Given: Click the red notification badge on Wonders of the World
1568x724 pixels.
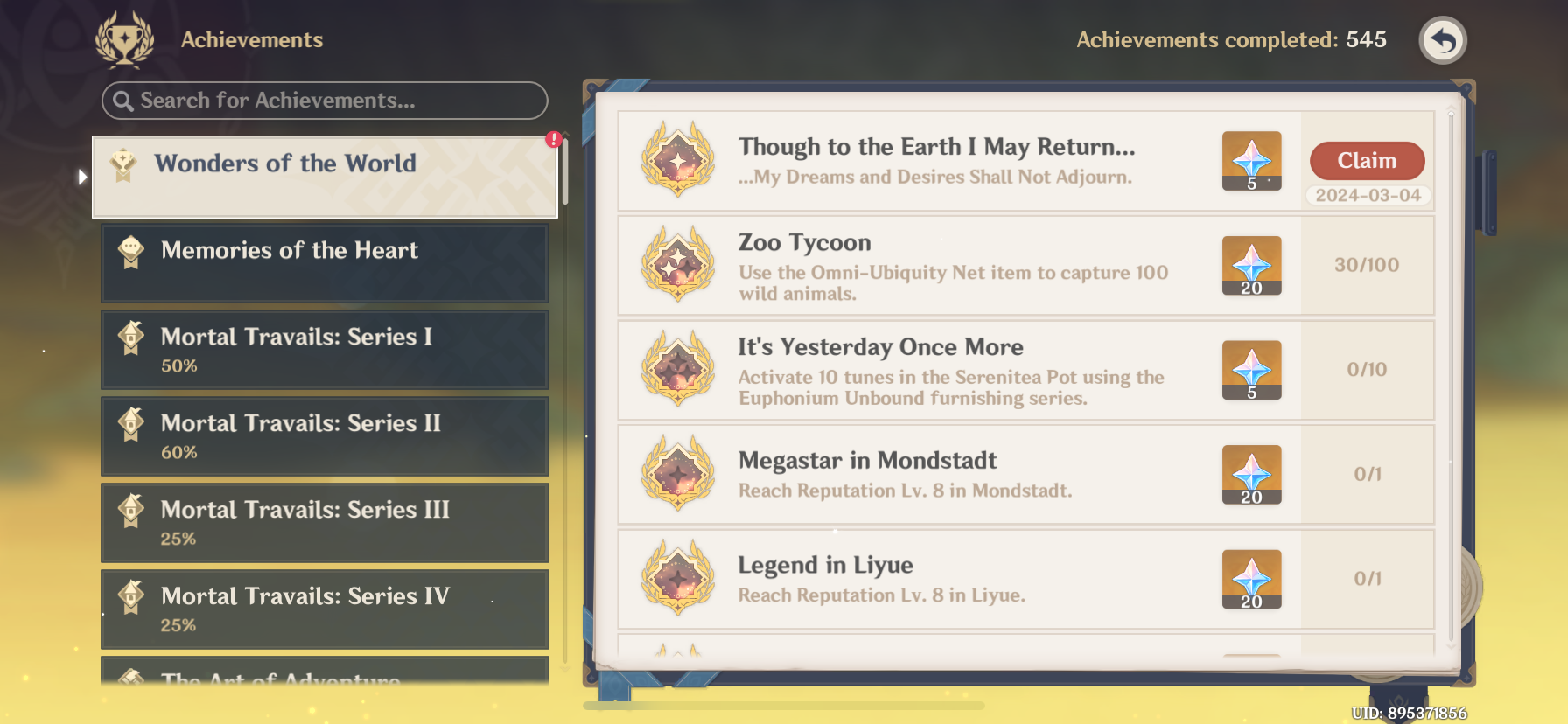Looking at the screenshot, I should coord(554,137).
